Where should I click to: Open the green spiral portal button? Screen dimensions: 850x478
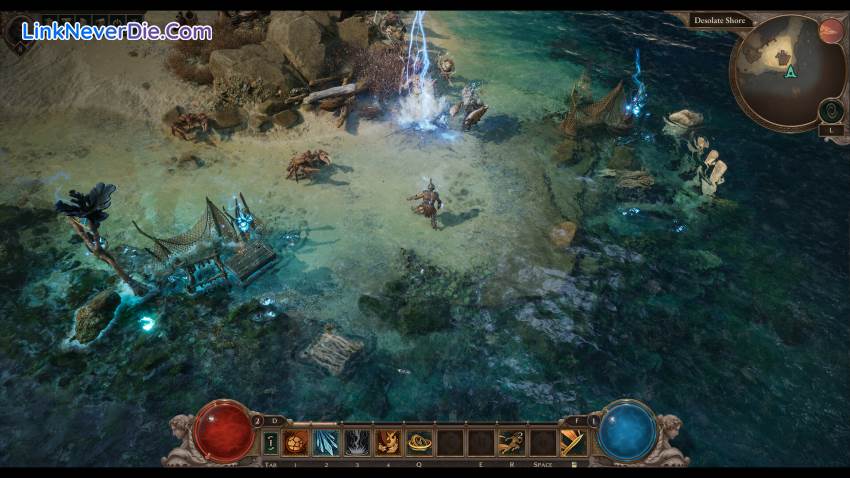tap(831, 110)
